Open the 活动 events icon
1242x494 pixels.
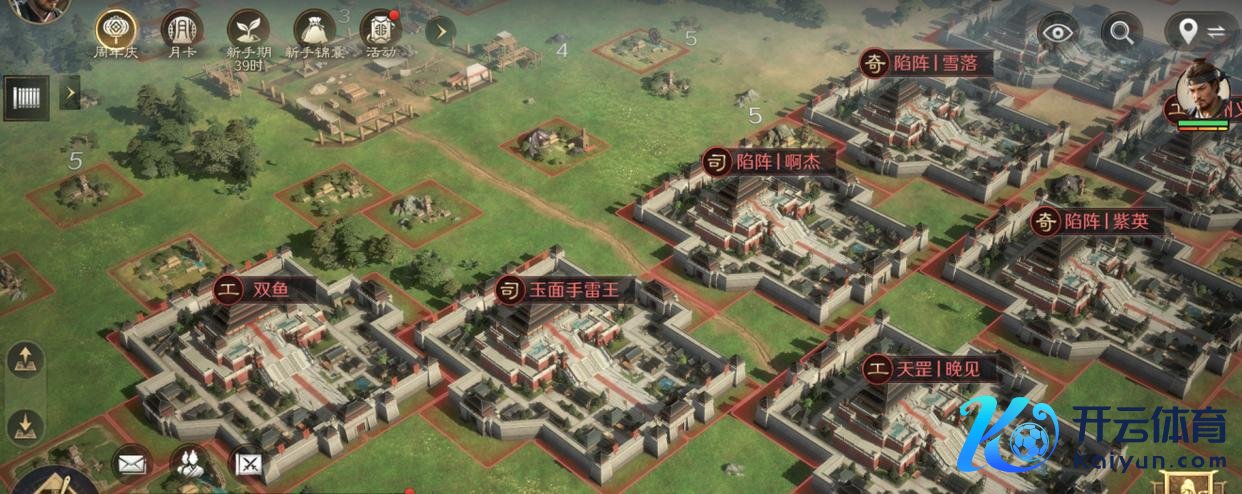(x=380, y=29)
